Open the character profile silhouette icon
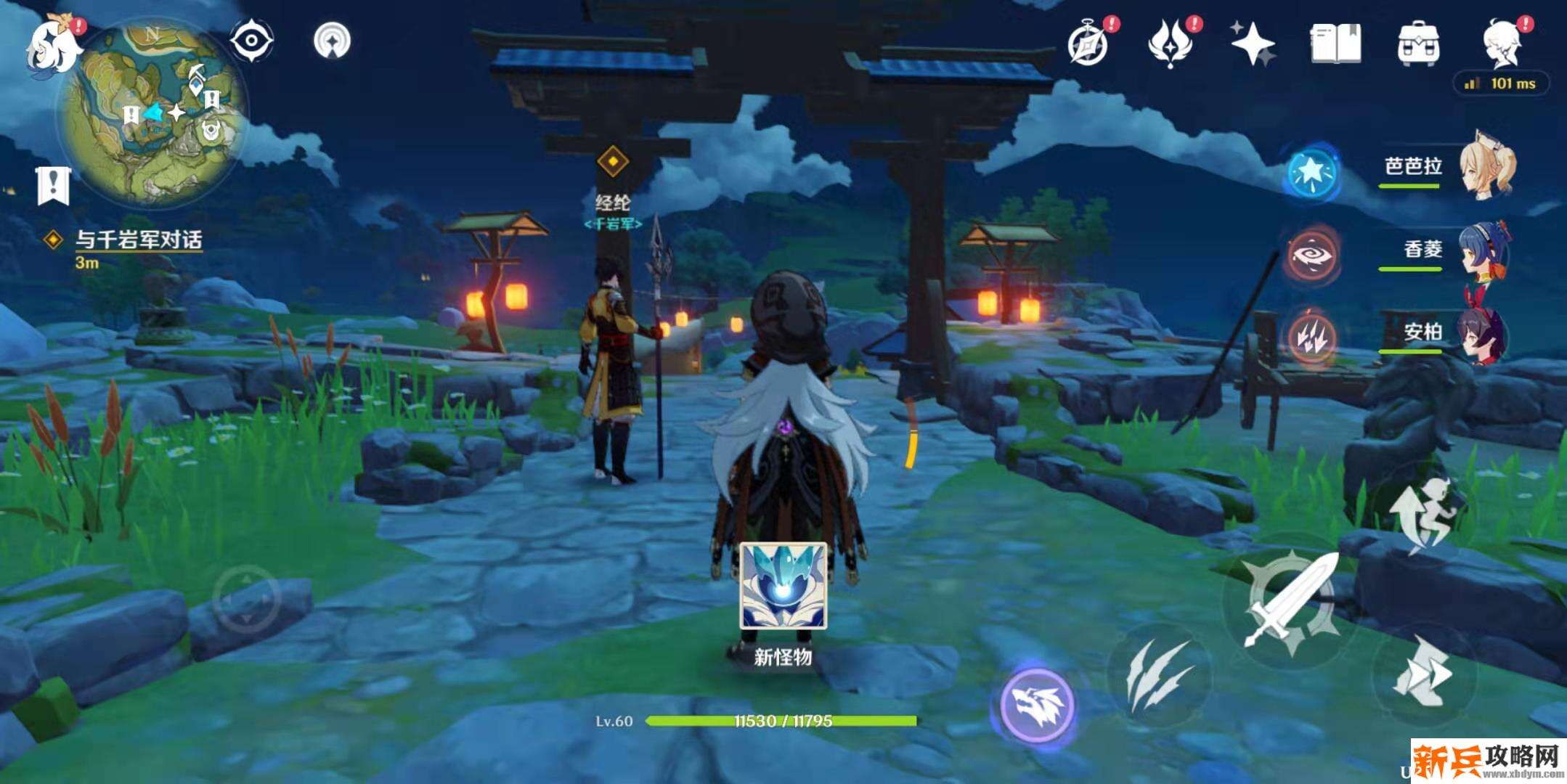Image resolution: width=1567 pixels, height=784 pixels. 1503,44
